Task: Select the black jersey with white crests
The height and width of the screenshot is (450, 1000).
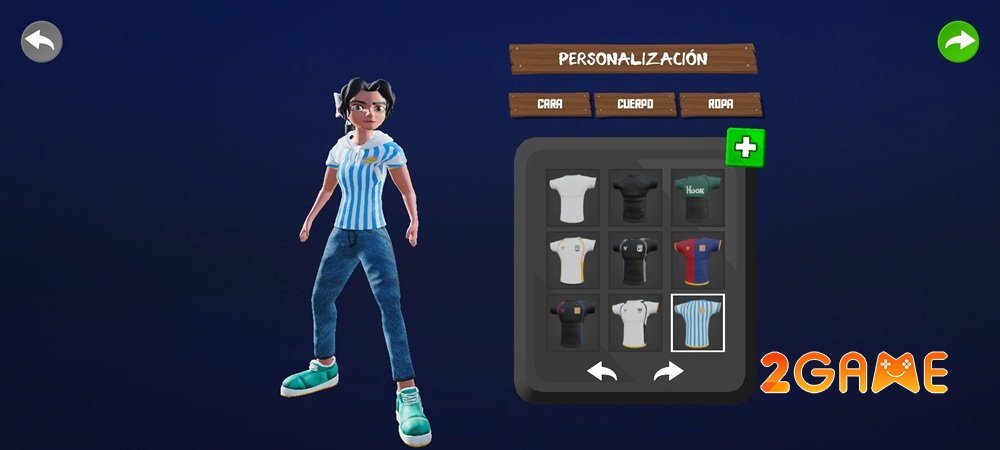Action: coord(635,260)
